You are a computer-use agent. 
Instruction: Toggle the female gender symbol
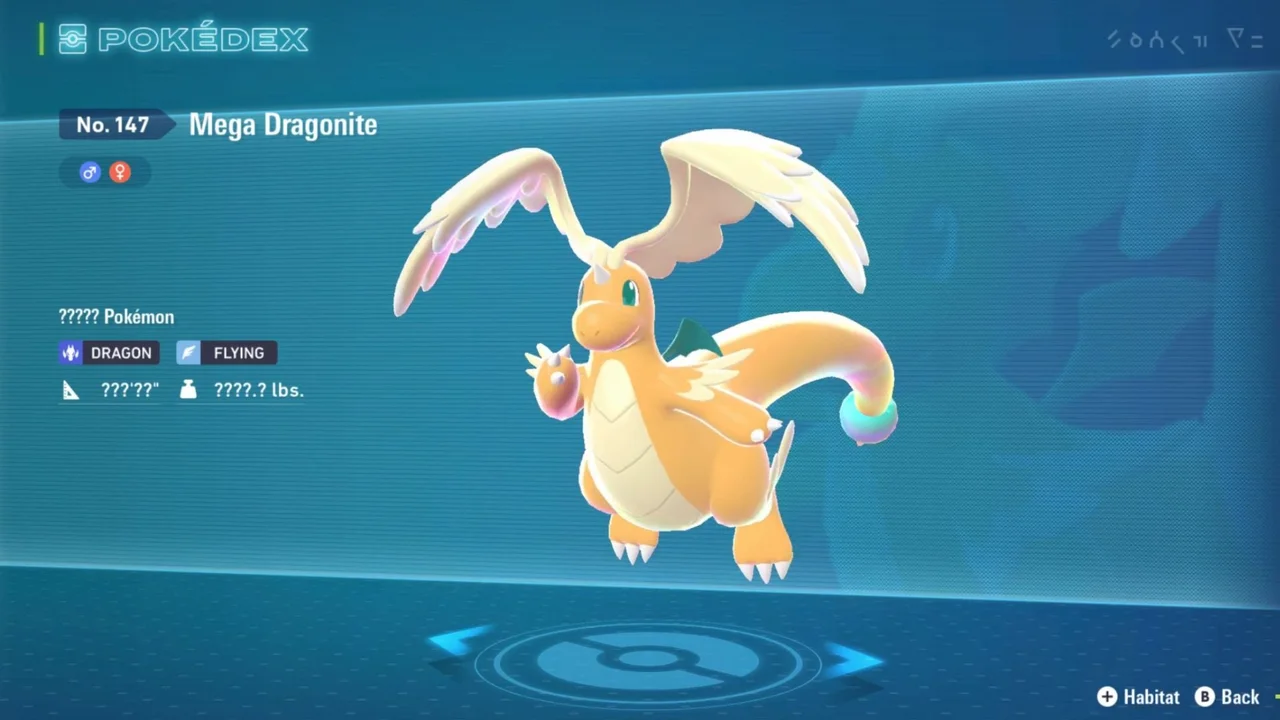(120, 172)
